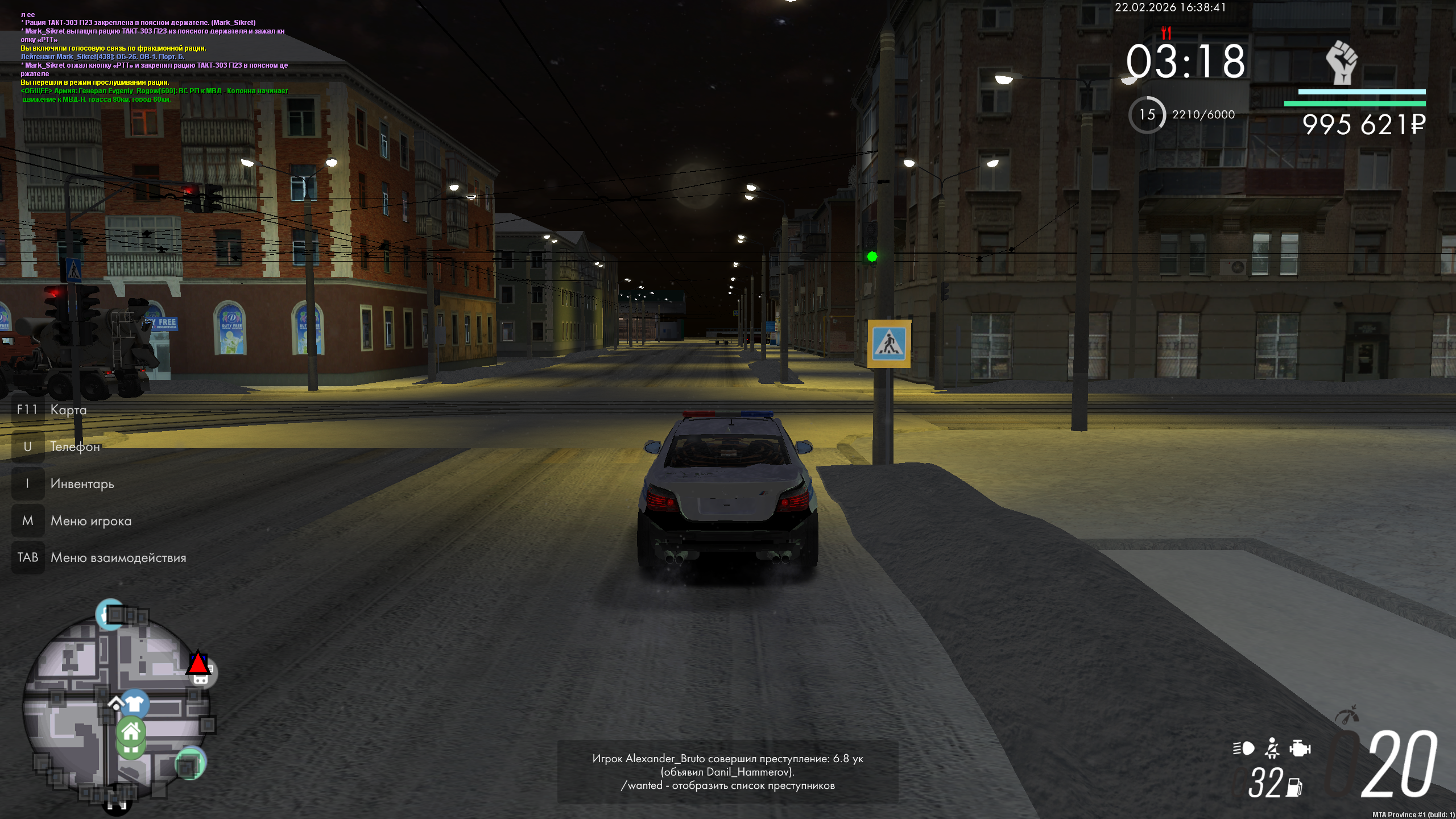Open the Меню взаимодействия interaction menu
Viewport: 1456px width, 819px height.
[x=118, y=557]
